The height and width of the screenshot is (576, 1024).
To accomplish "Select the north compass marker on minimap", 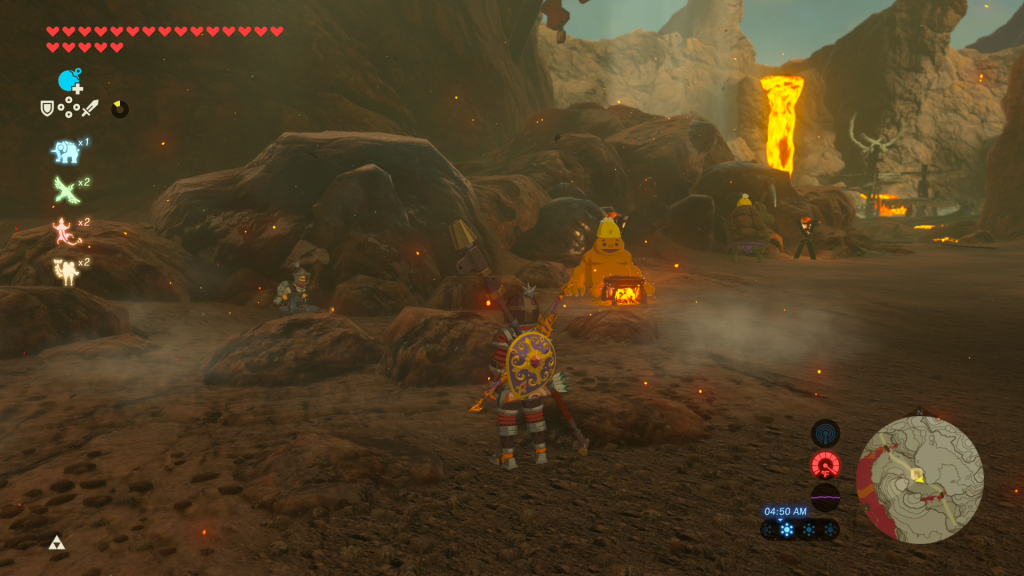I will [920, 412].
